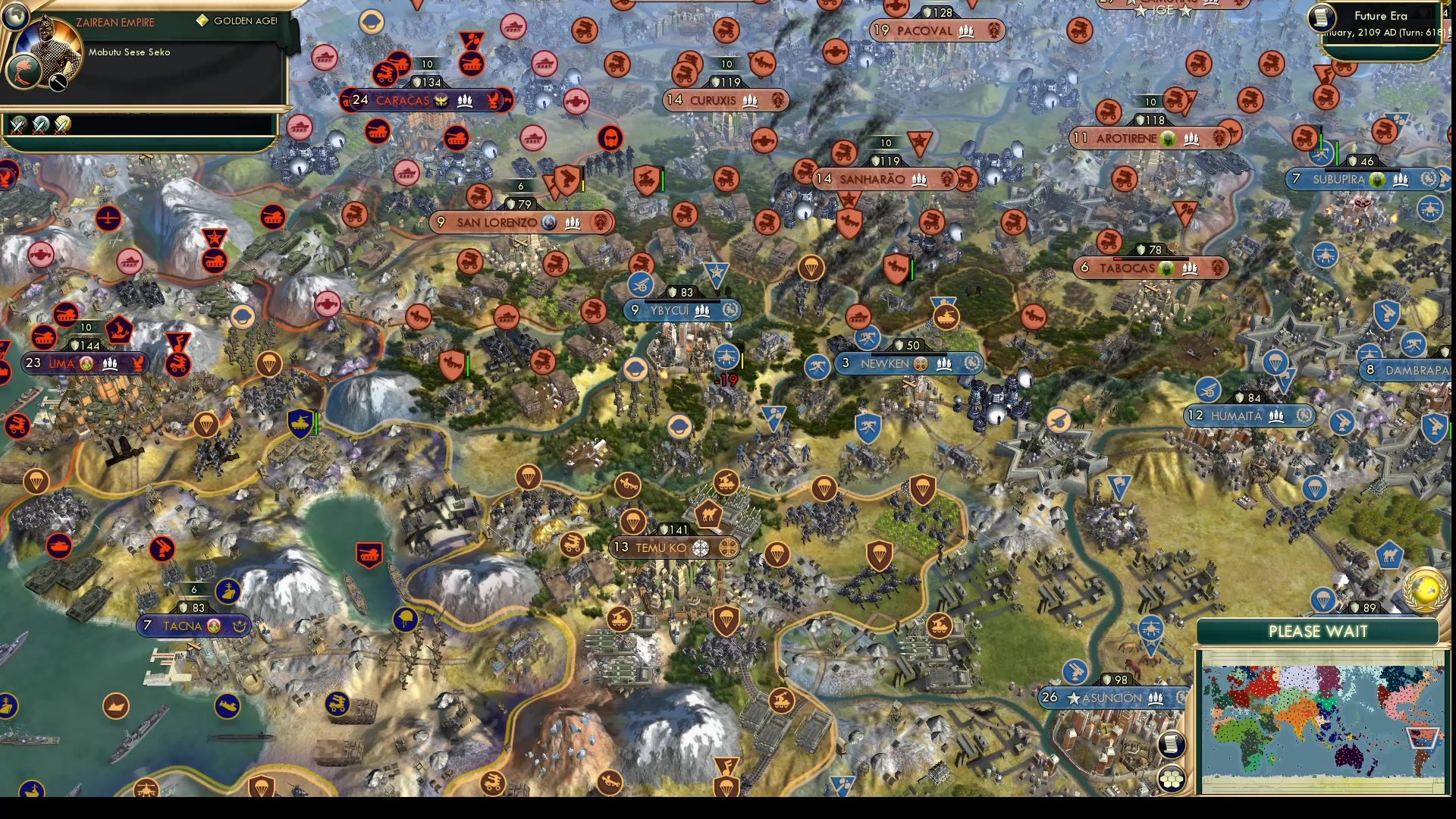The width and height of the screenshot is (1456, 819).
Task: Select the production hammer icon on the leader portrait
Action: [58, 83]
